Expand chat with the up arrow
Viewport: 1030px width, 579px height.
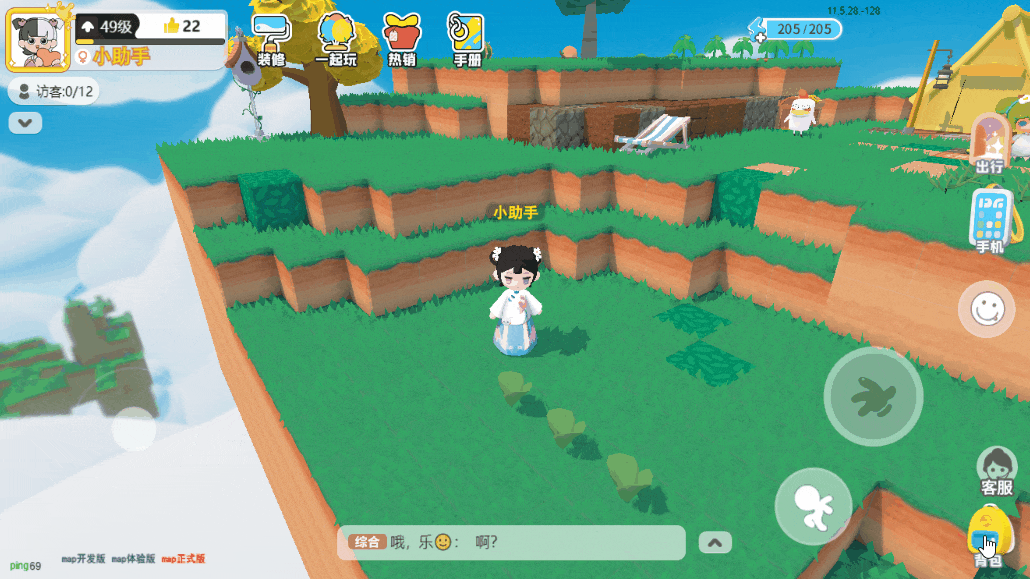714,542
